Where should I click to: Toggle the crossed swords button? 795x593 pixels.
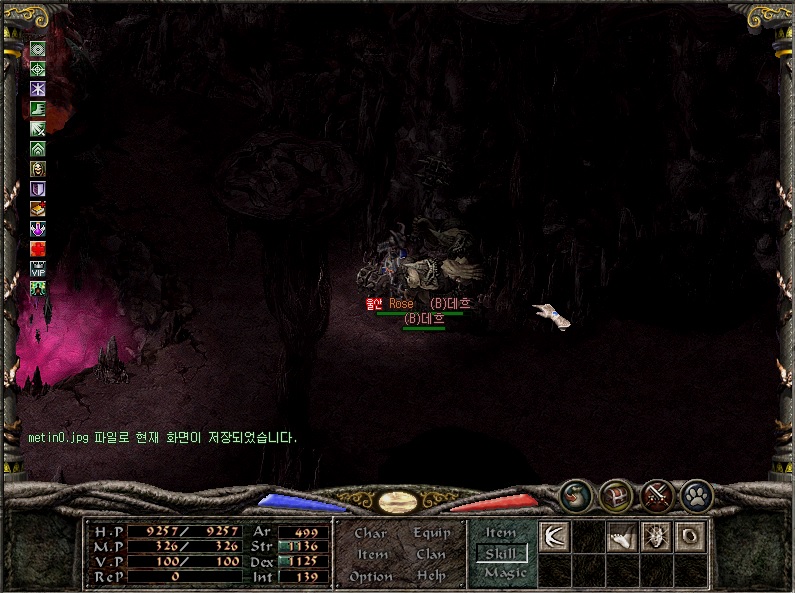[656, 495]
